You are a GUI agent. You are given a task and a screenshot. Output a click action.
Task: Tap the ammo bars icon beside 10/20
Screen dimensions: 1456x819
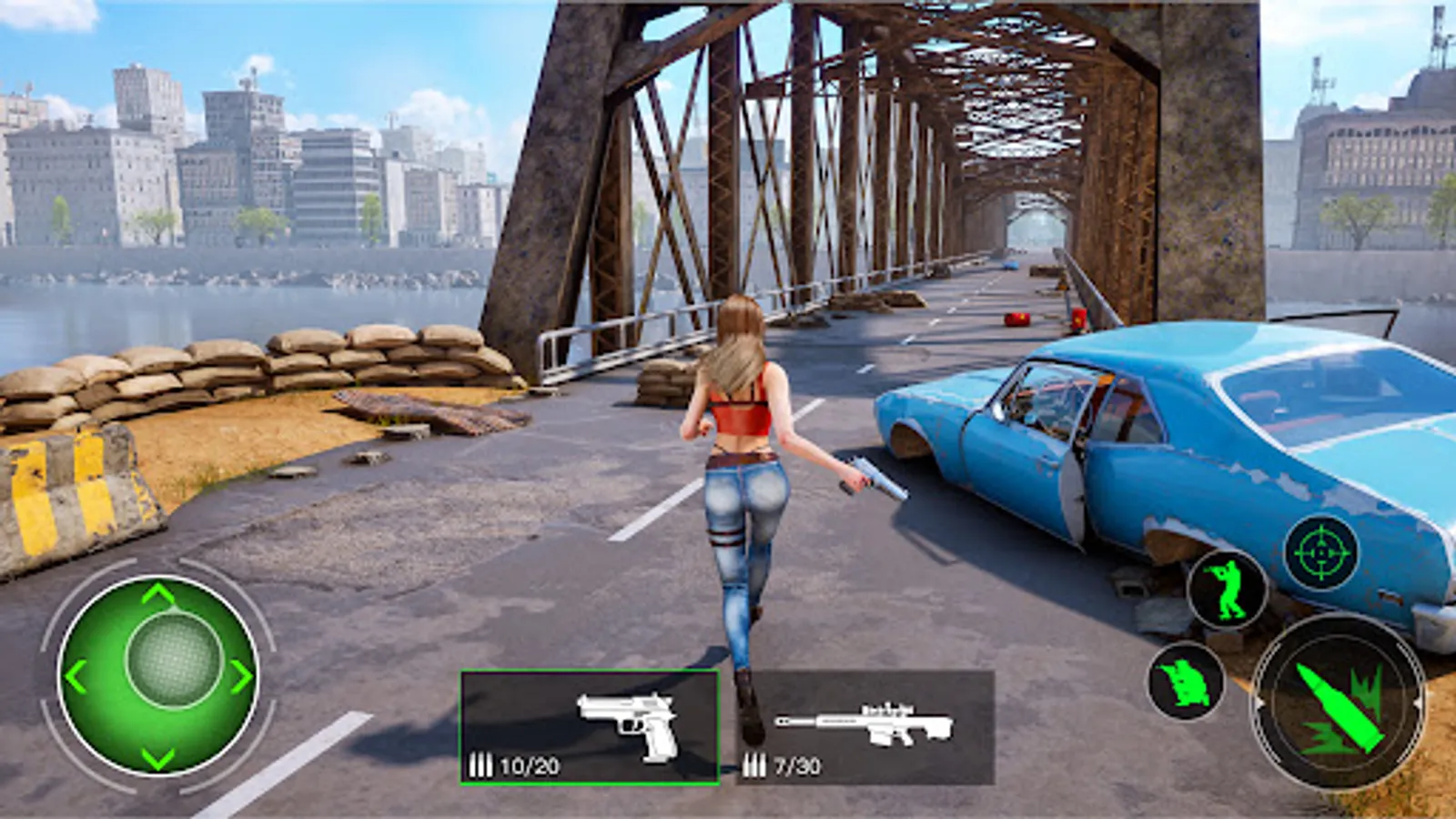click(480, 763)
